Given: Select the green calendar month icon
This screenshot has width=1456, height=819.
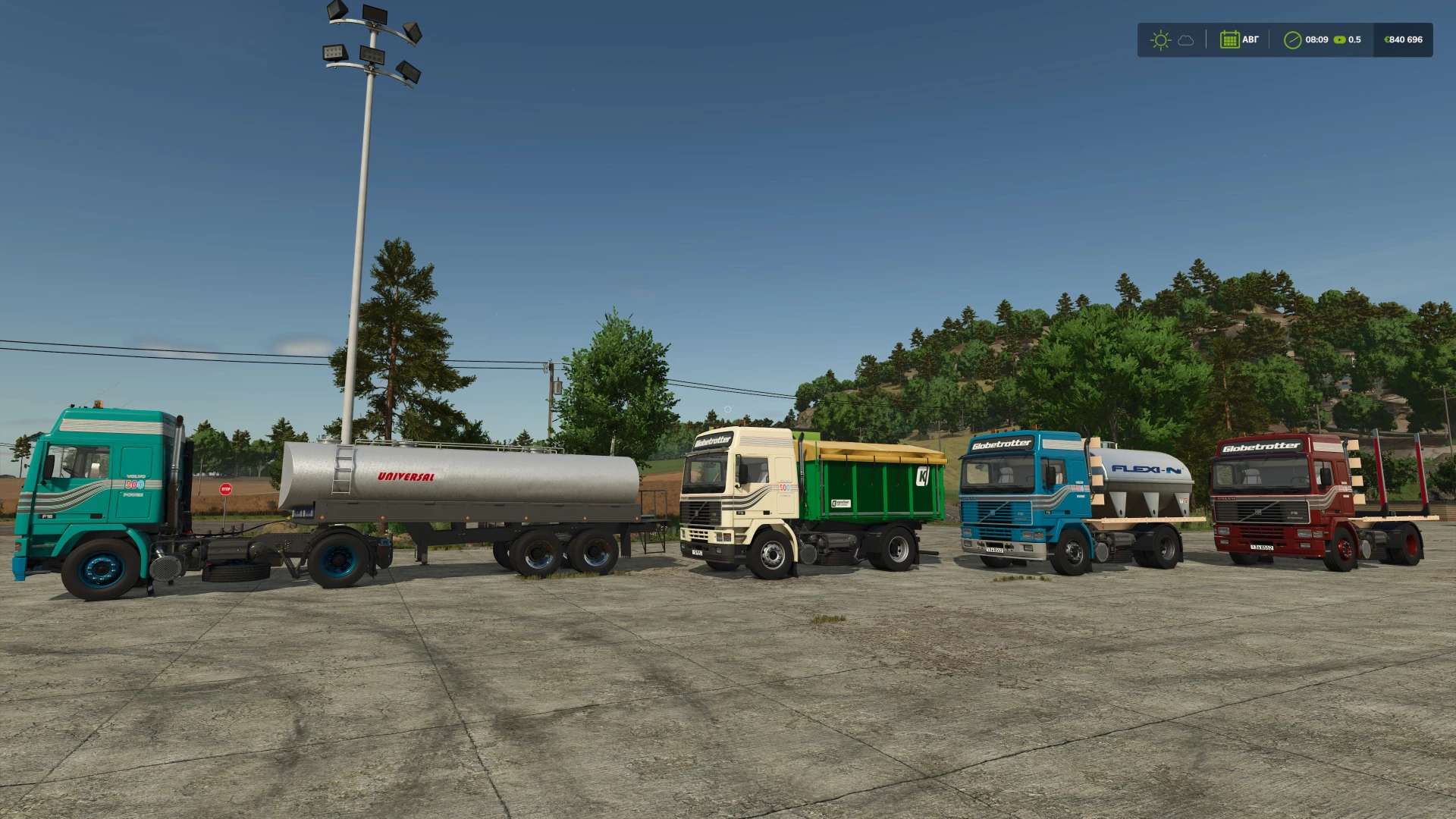Looking at the screenshot, I should pos(1229,39).
